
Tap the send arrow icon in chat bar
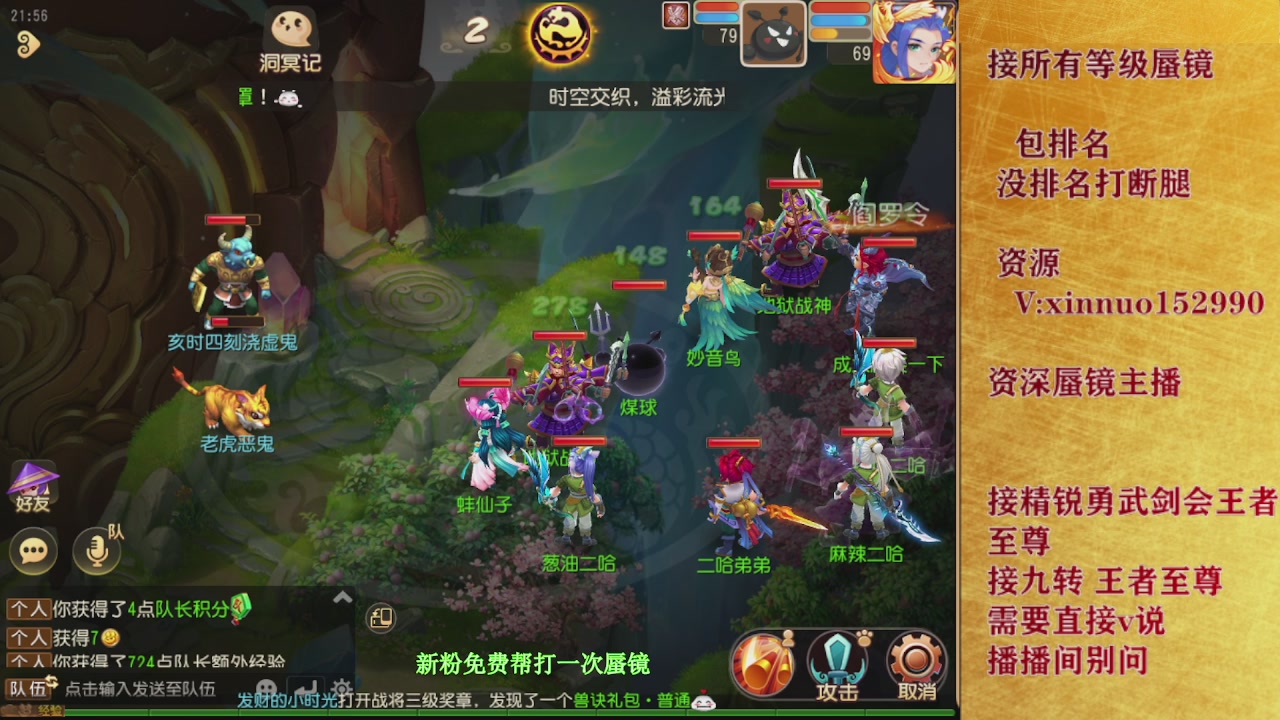click(x=306, y=684)
